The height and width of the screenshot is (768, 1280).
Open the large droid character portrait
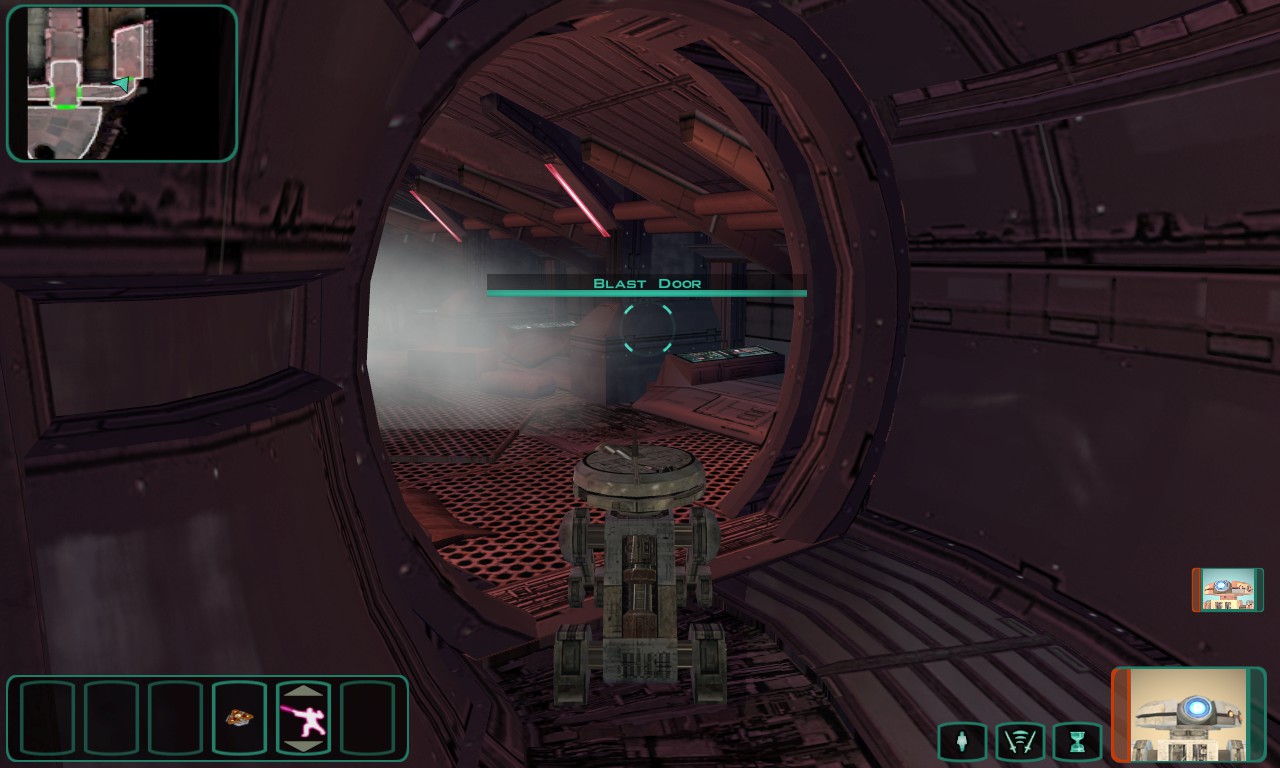[1188, 714]
